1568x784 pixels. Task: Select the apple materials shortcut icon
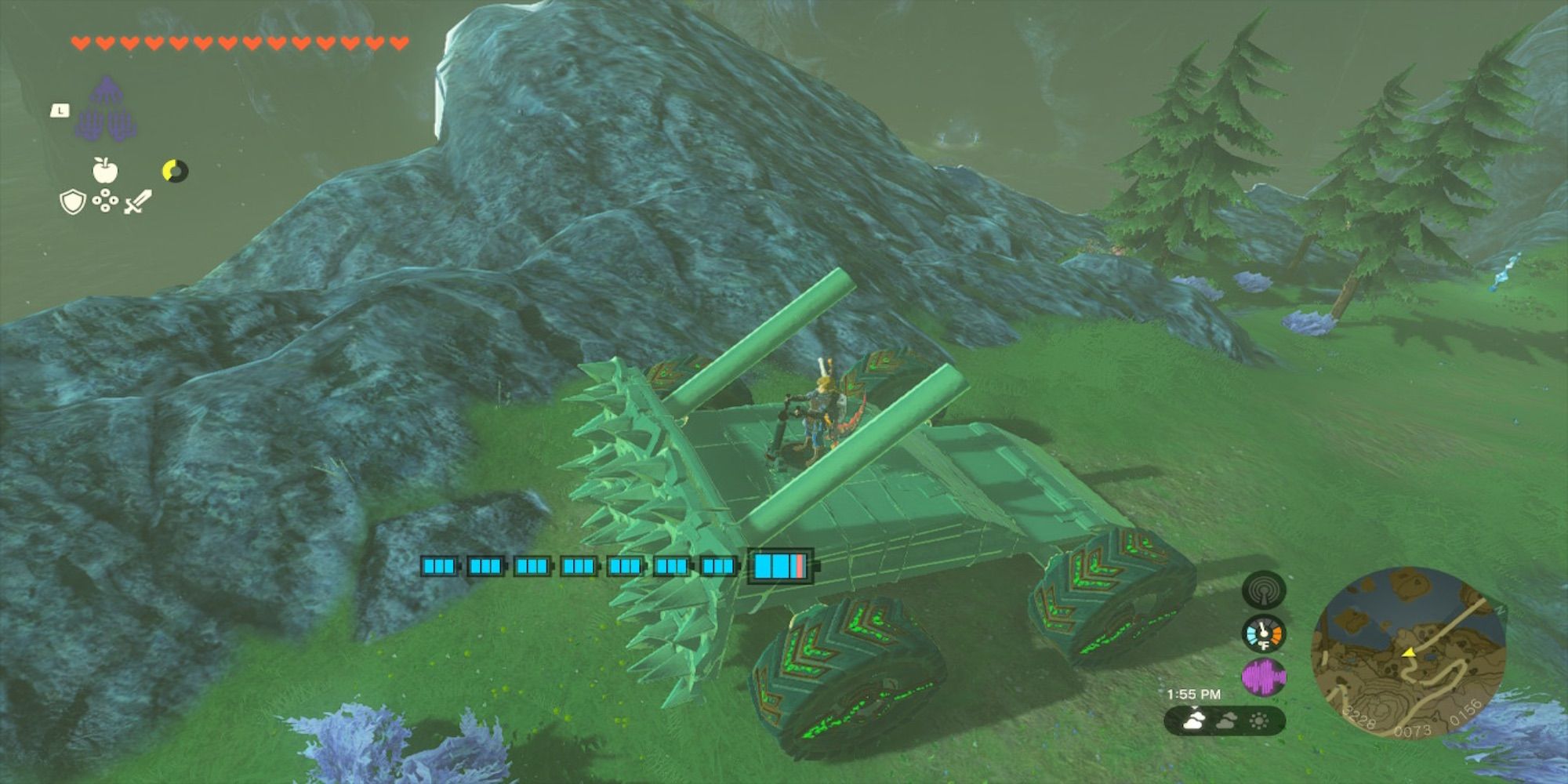click(x=104, y=169)
